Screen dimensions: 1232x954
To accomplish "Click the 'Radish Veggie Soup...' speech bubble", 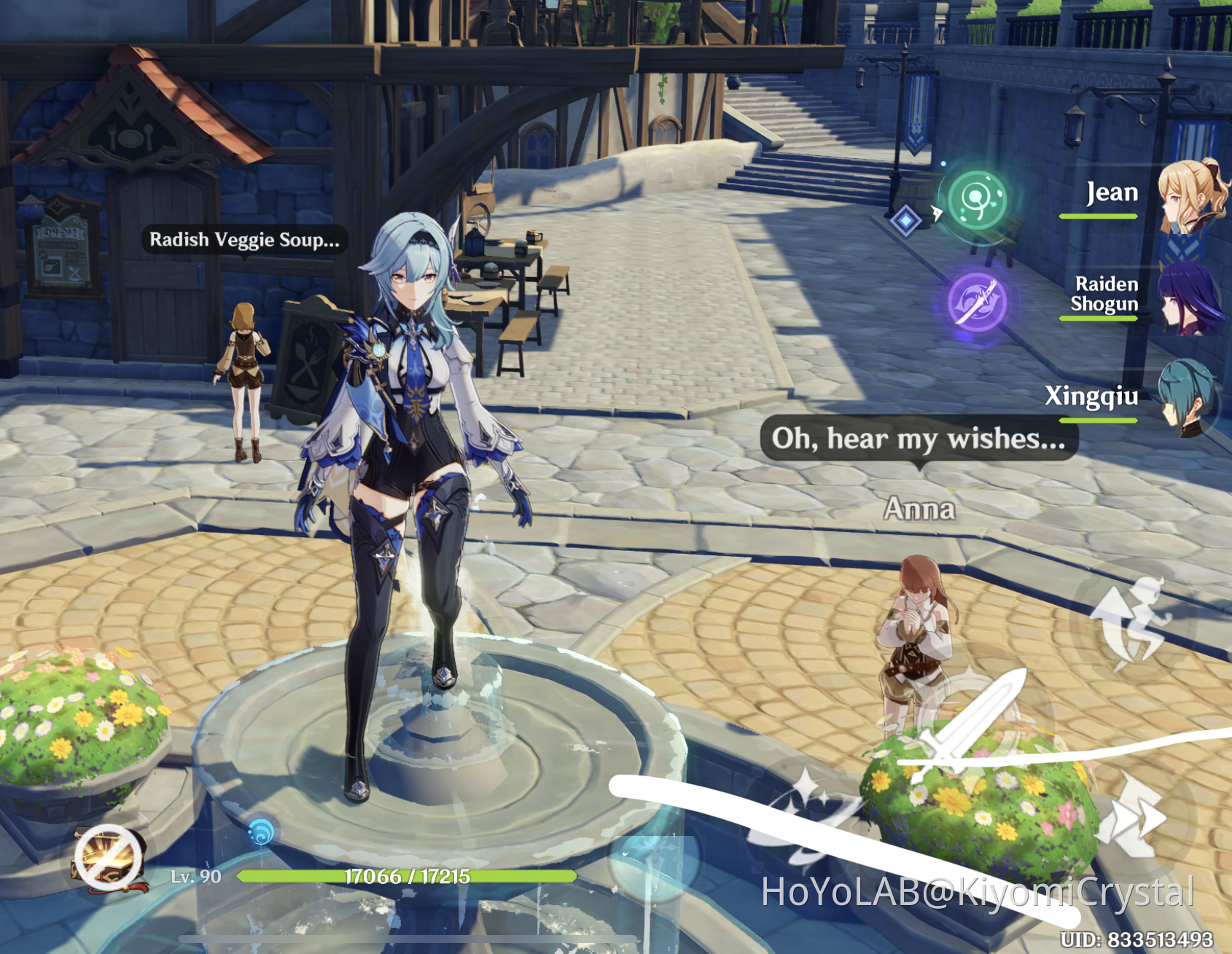I will click(245, 240).
